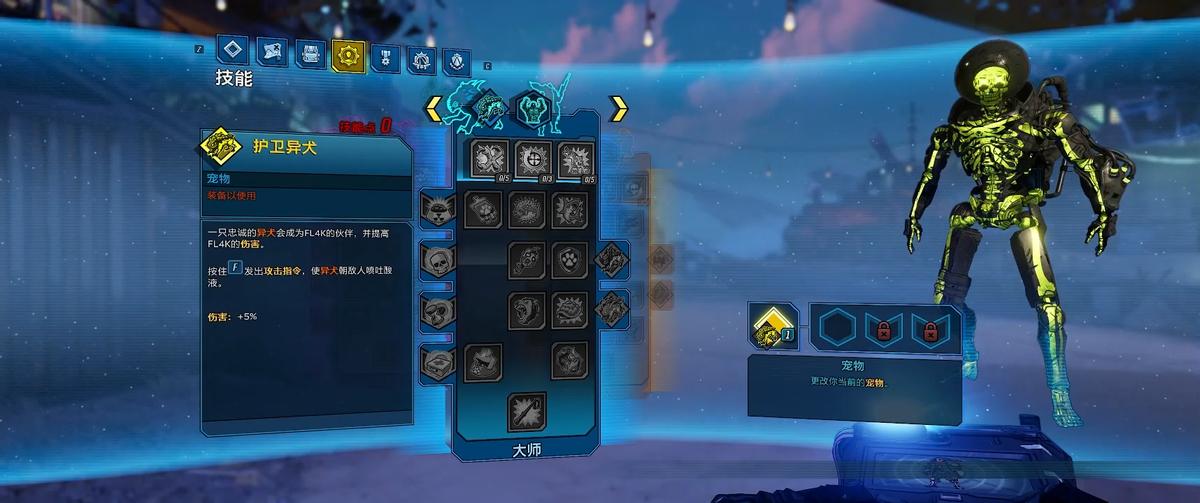Go to the next skill tree arrow

pyautogui.click(x=619, y=108)
